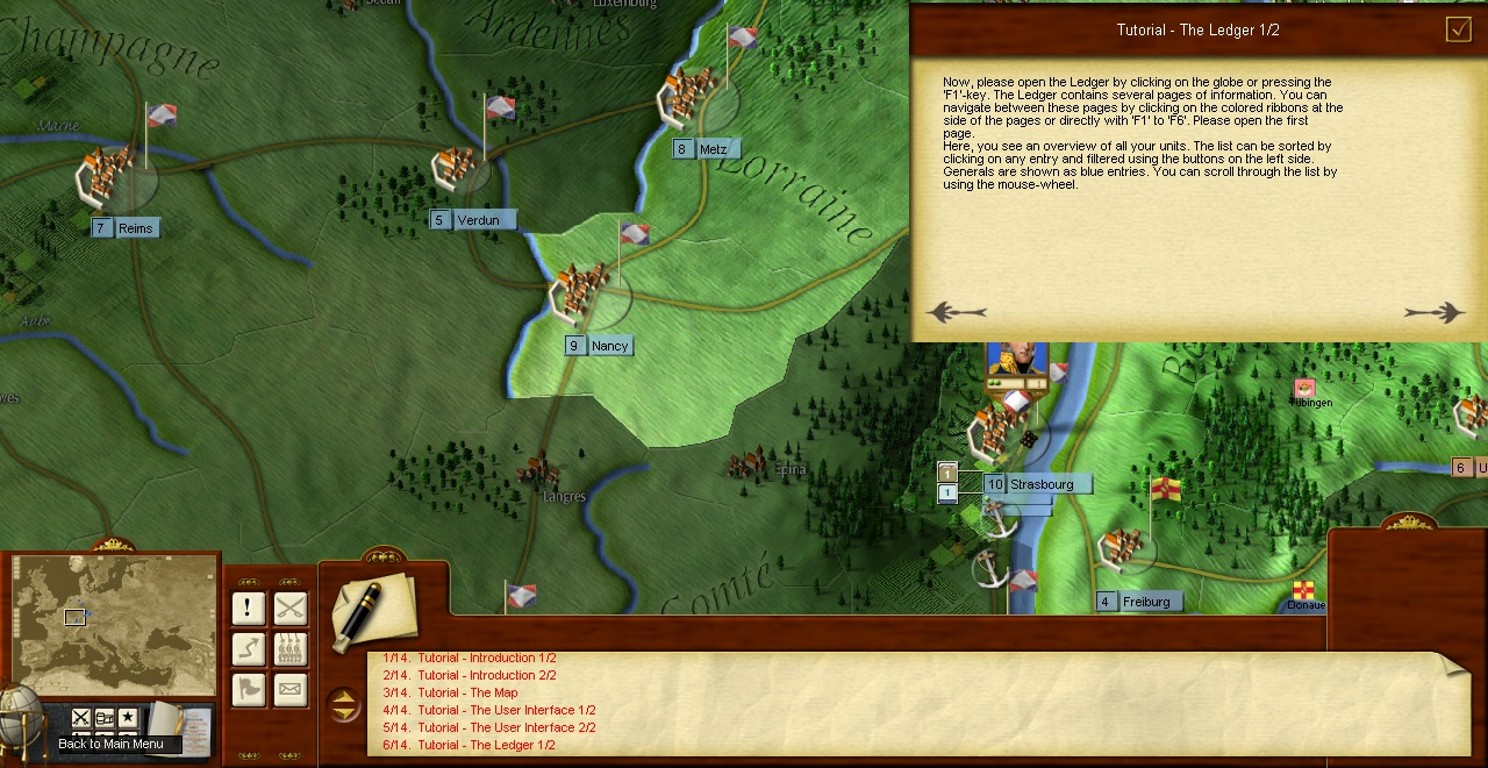The width and height of the screenshot is (1488, 768).
Task: Select the marching soldiers message filter
Action: pos(290,650)
